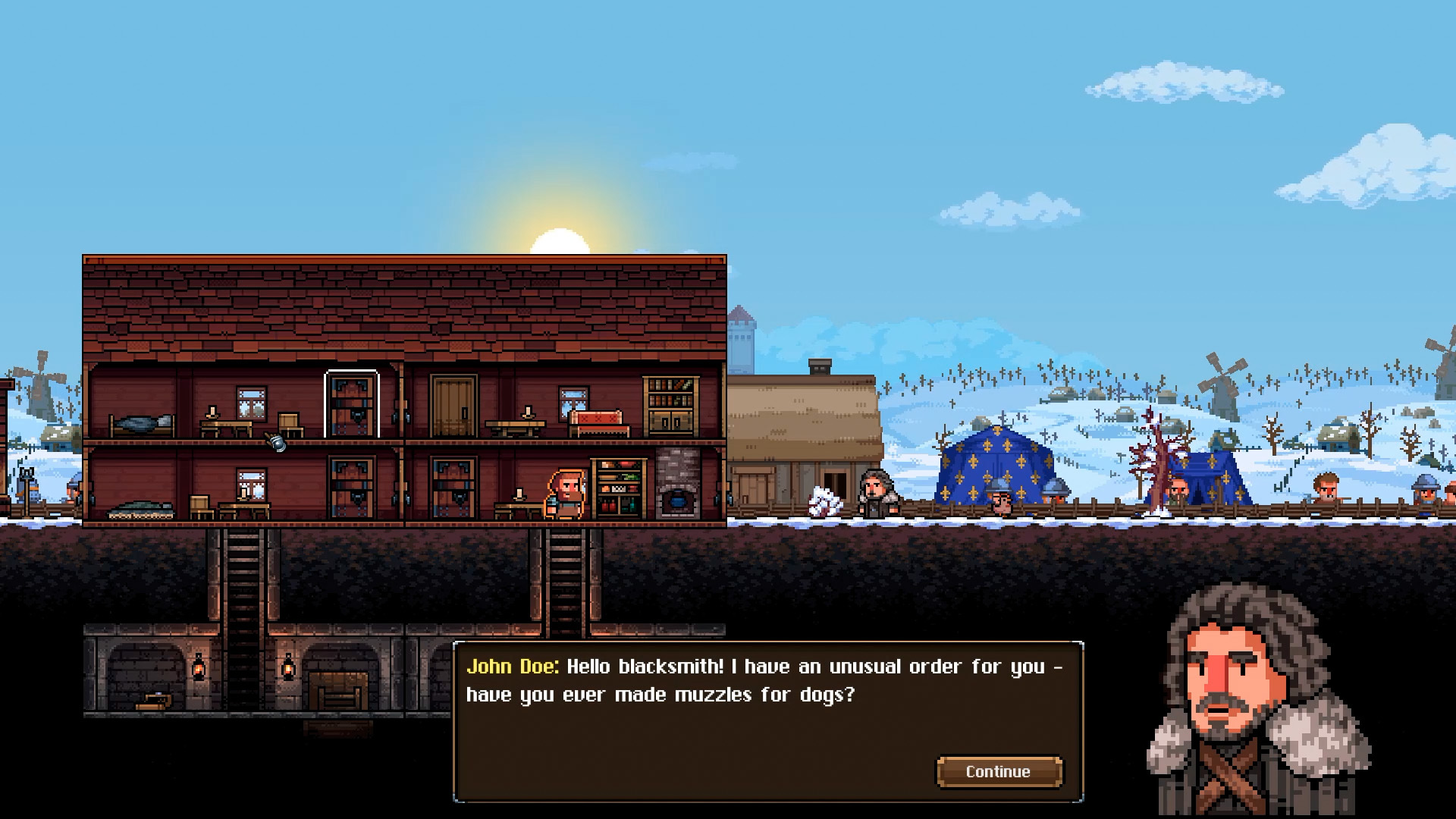Click the second lantern in the basement
This screenshot has width=1456, height=819.
point(288,667)
